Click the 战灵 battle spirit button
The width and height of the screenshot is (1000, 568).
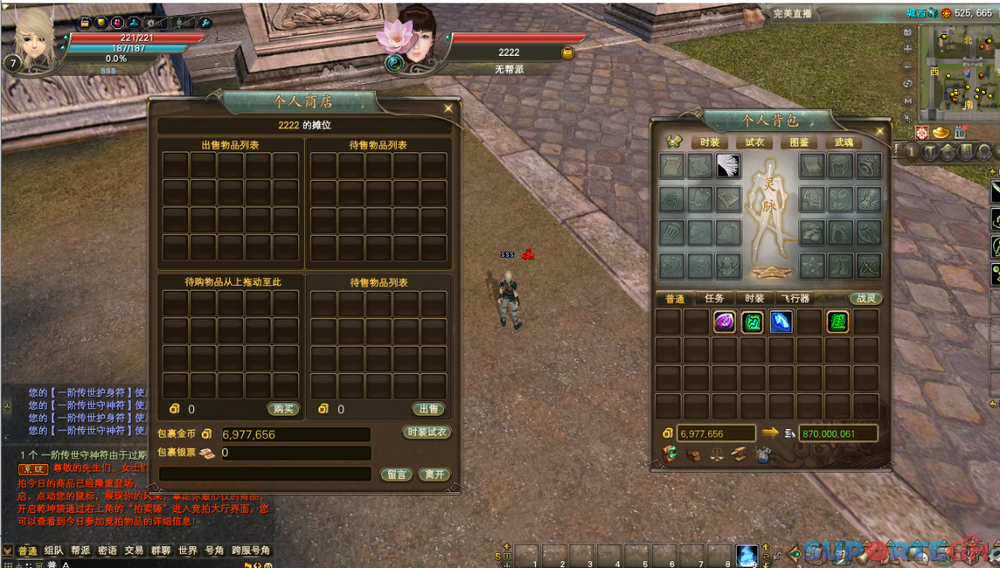[864, 298]
